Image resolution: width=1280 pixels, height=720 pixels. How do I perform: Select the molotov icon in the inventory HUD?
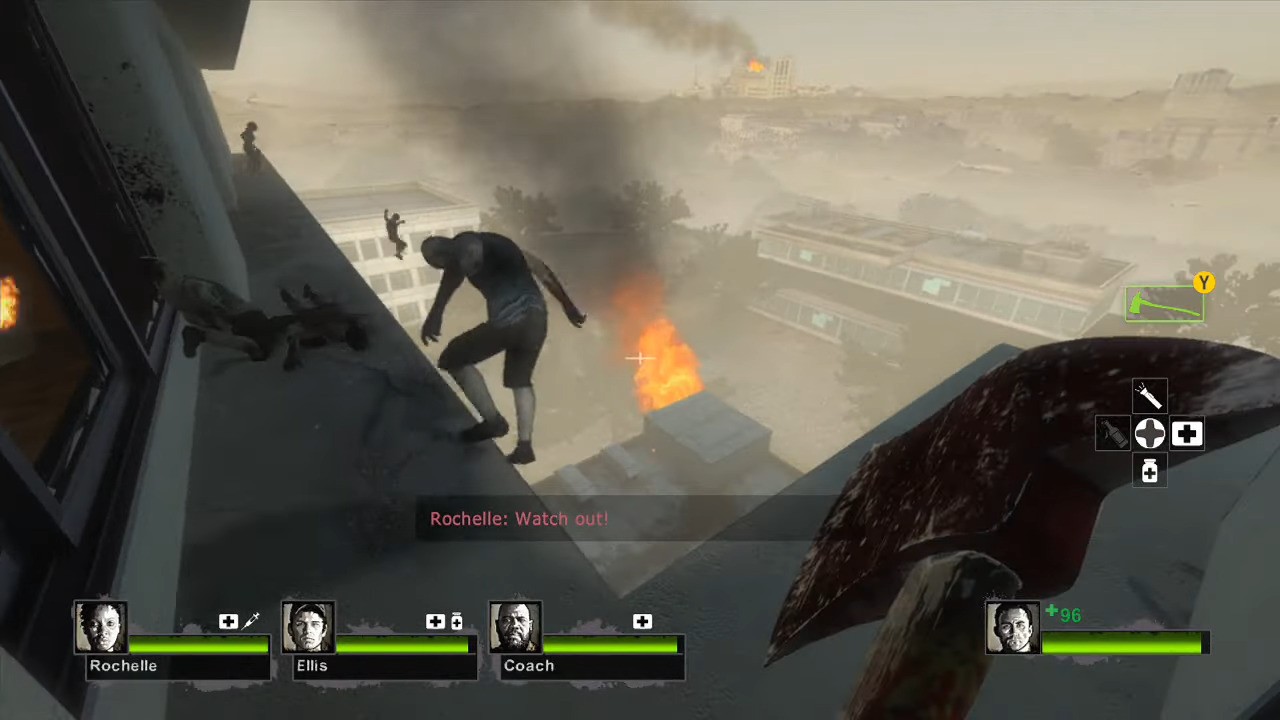tap(1113, 435)
